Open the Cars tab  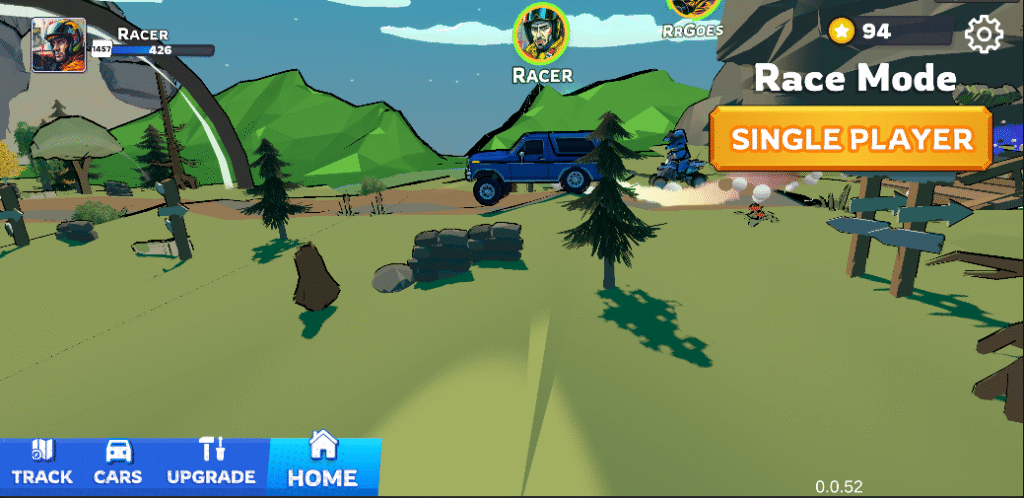pos(118,465)
